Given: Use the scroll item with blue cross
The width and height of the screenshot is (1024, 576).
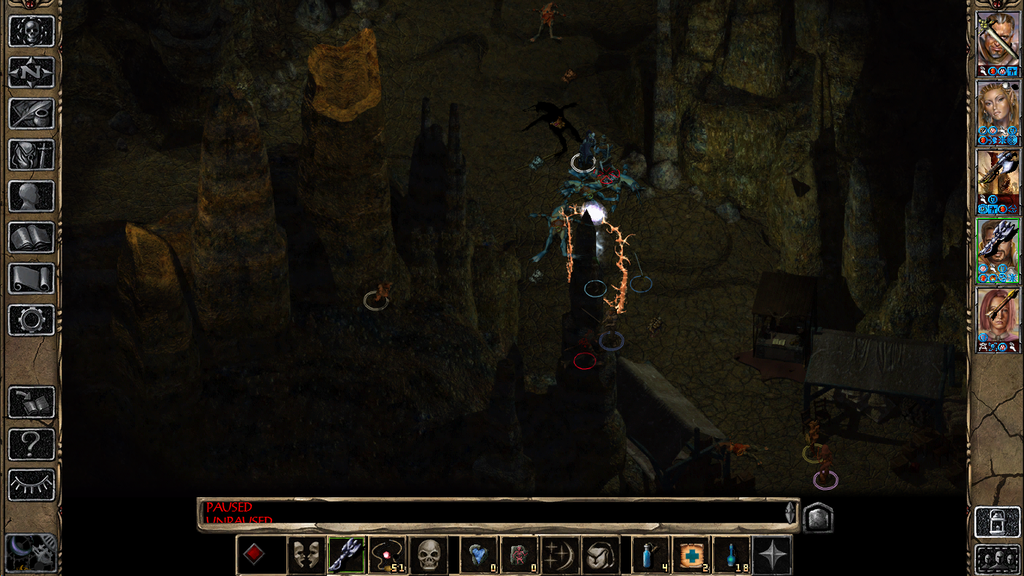Looking at the screenshot, I should (x=691, y=555).
